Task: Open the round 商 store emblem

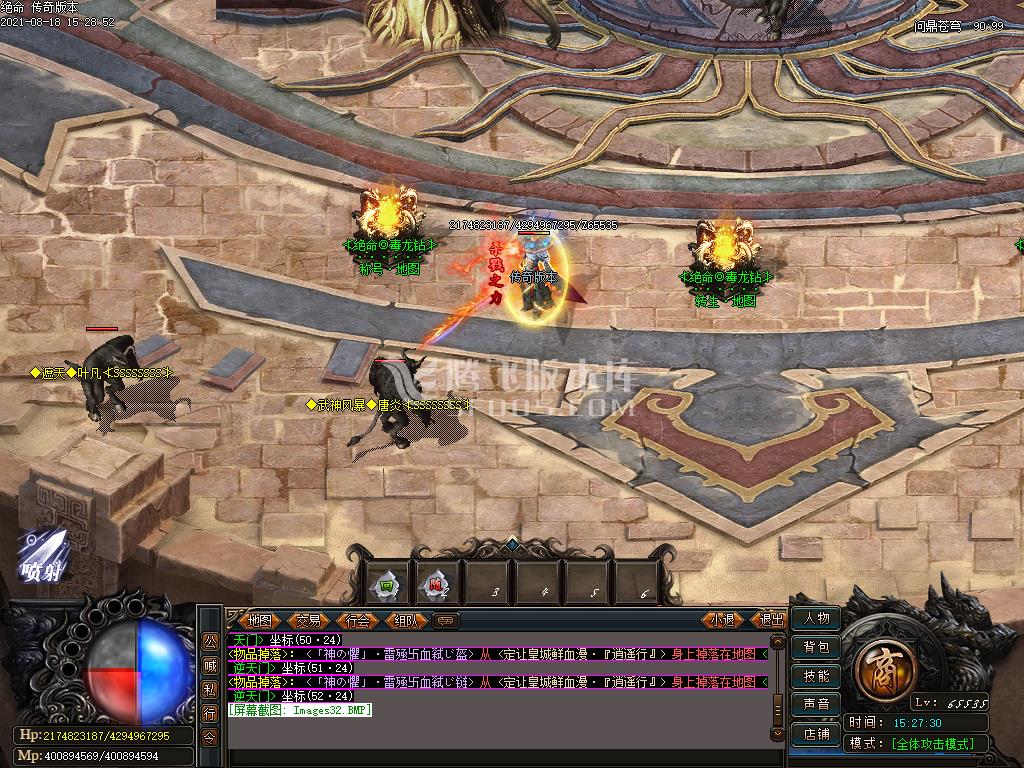Action: (884, 662)
